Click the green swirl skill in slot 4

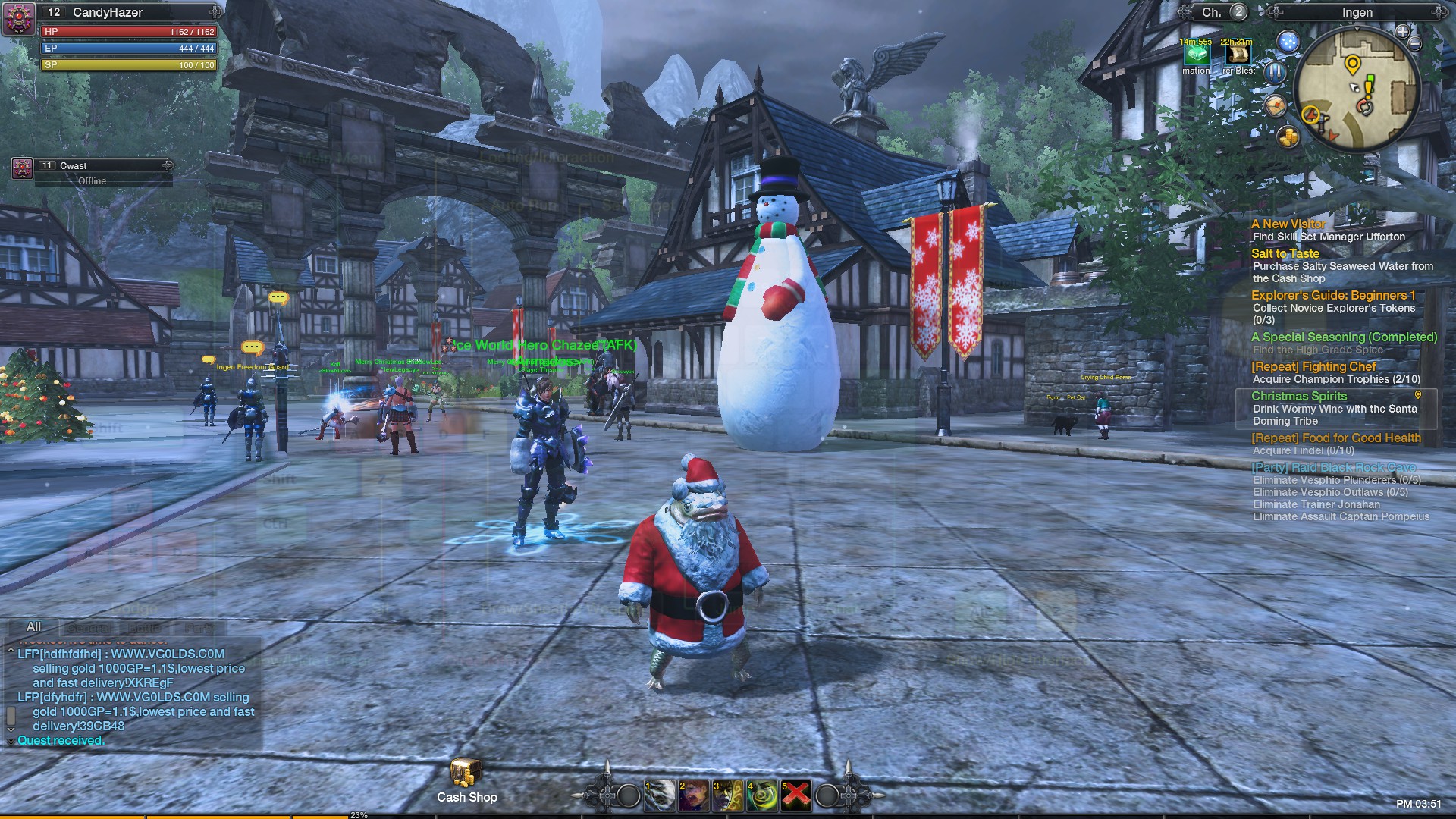pyautogui.click(x=762, y=796)
